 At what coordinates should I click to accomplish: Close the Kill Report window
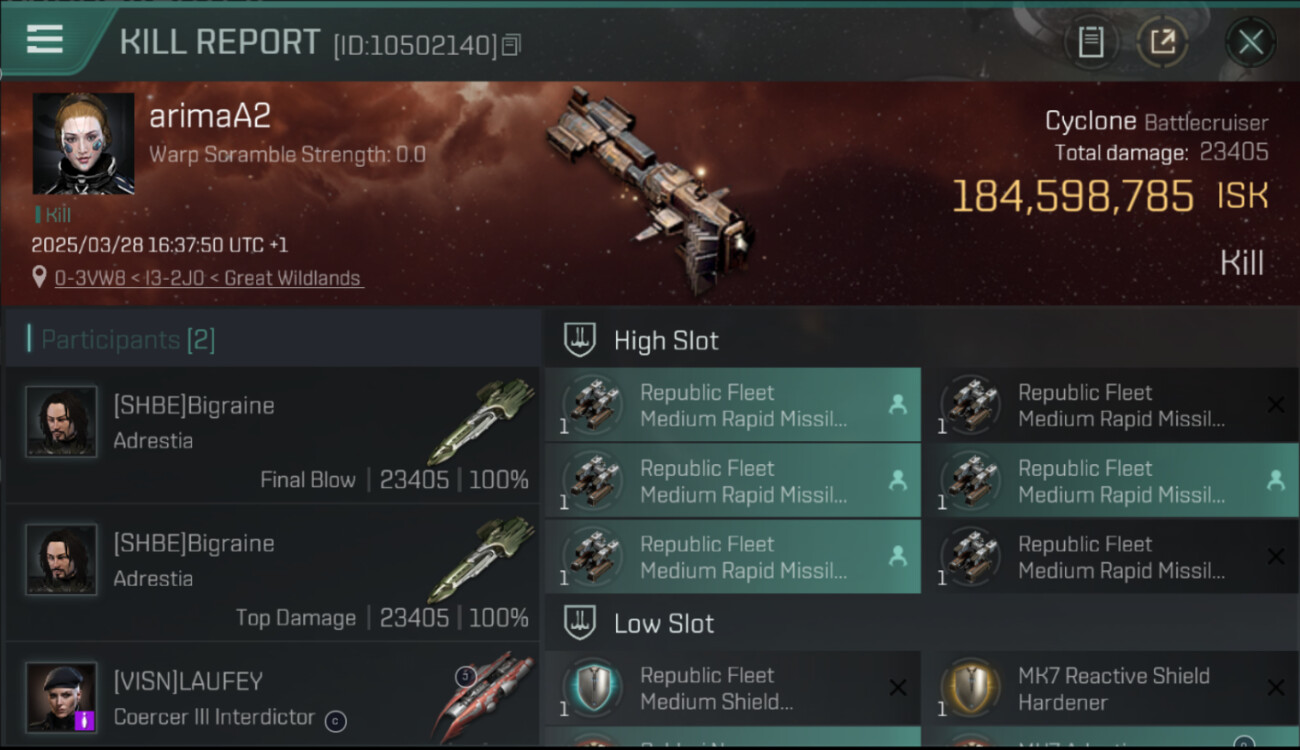click(x=1250, y=42)
